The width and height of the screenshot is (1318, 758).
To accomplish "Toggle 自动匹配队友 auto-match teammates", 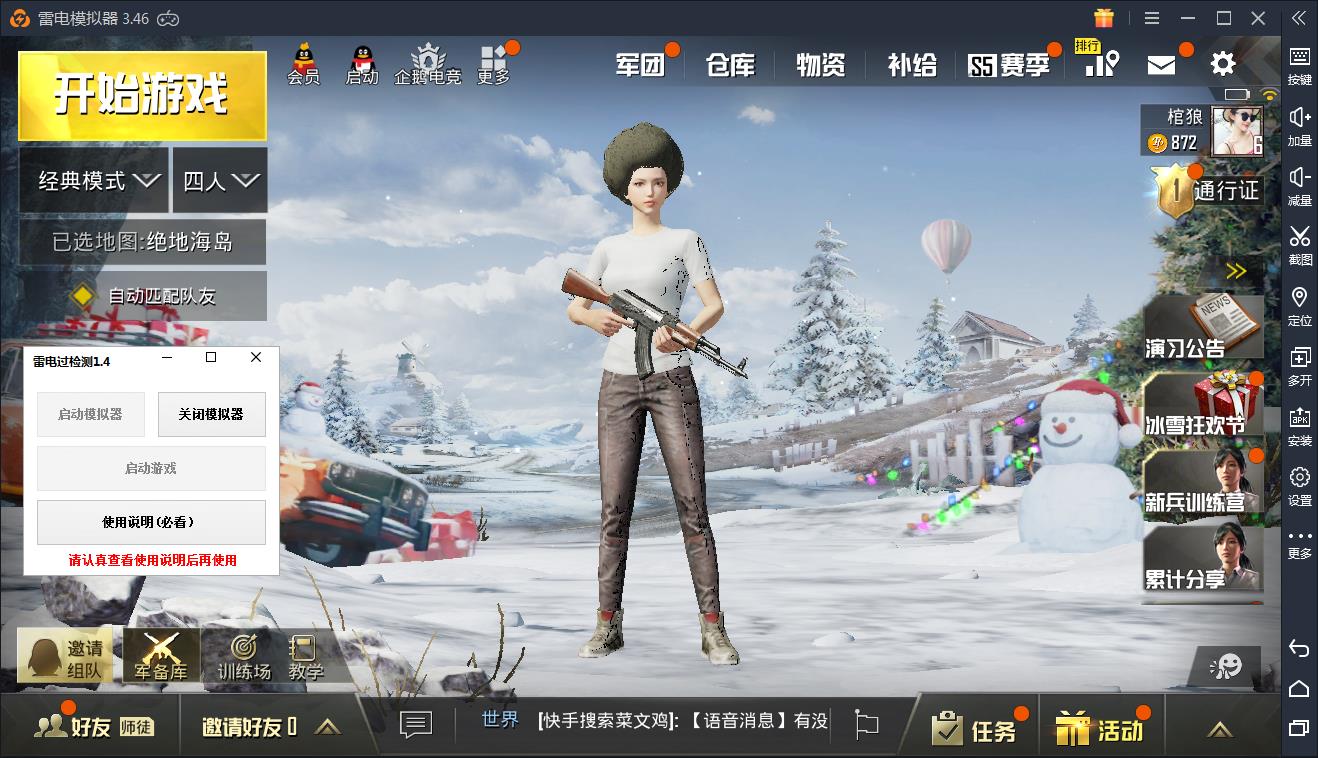I will [x=142, y=296].
